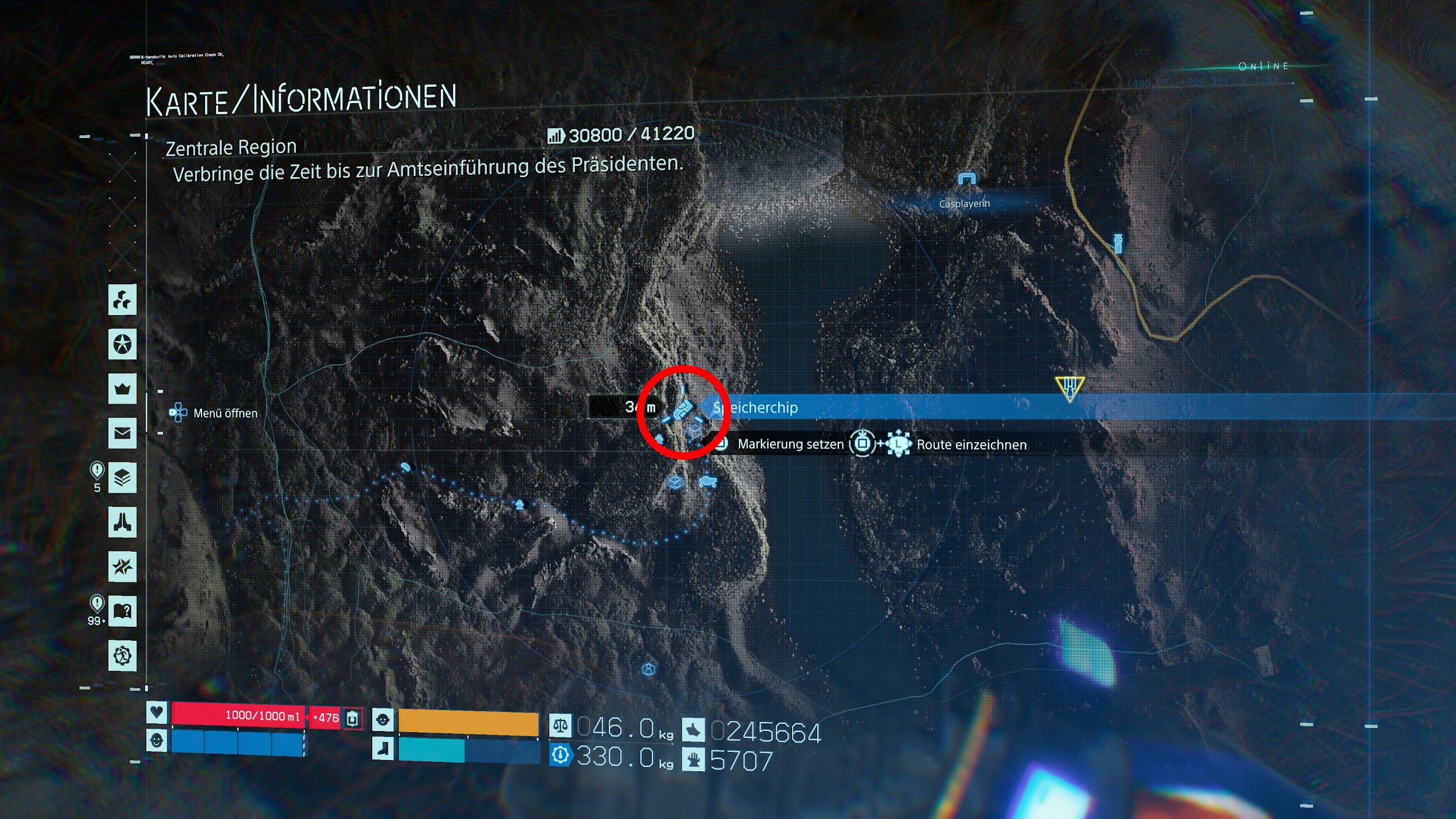Open the gear-with-runner system icon
The width and height of the screenshot is (1456, 819).
pyautogui.click(x=122, y=656)
